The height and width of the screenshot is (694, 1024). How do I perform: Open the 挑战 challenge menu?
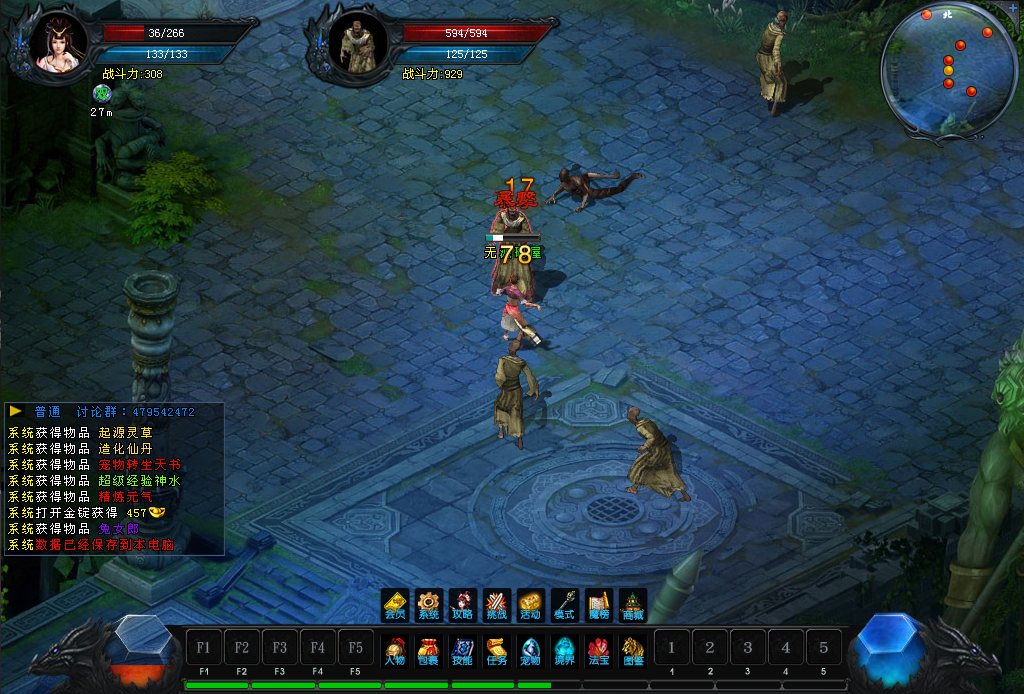496,604
